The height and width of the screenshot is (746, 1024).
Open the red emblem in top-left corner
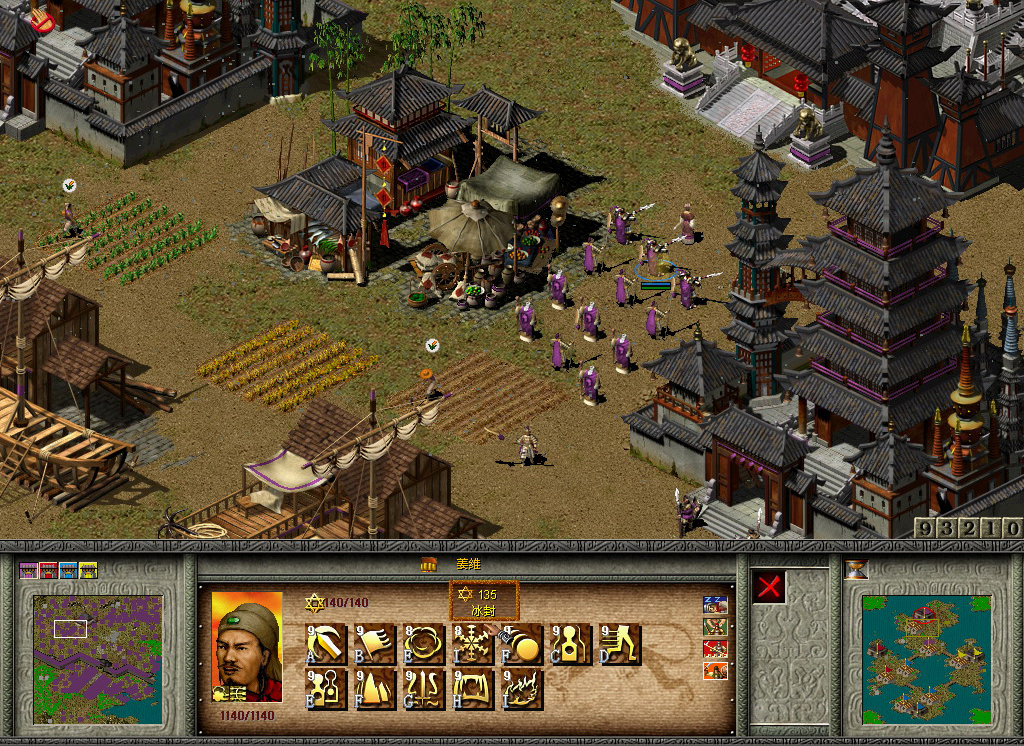click(x=41, y=17)
